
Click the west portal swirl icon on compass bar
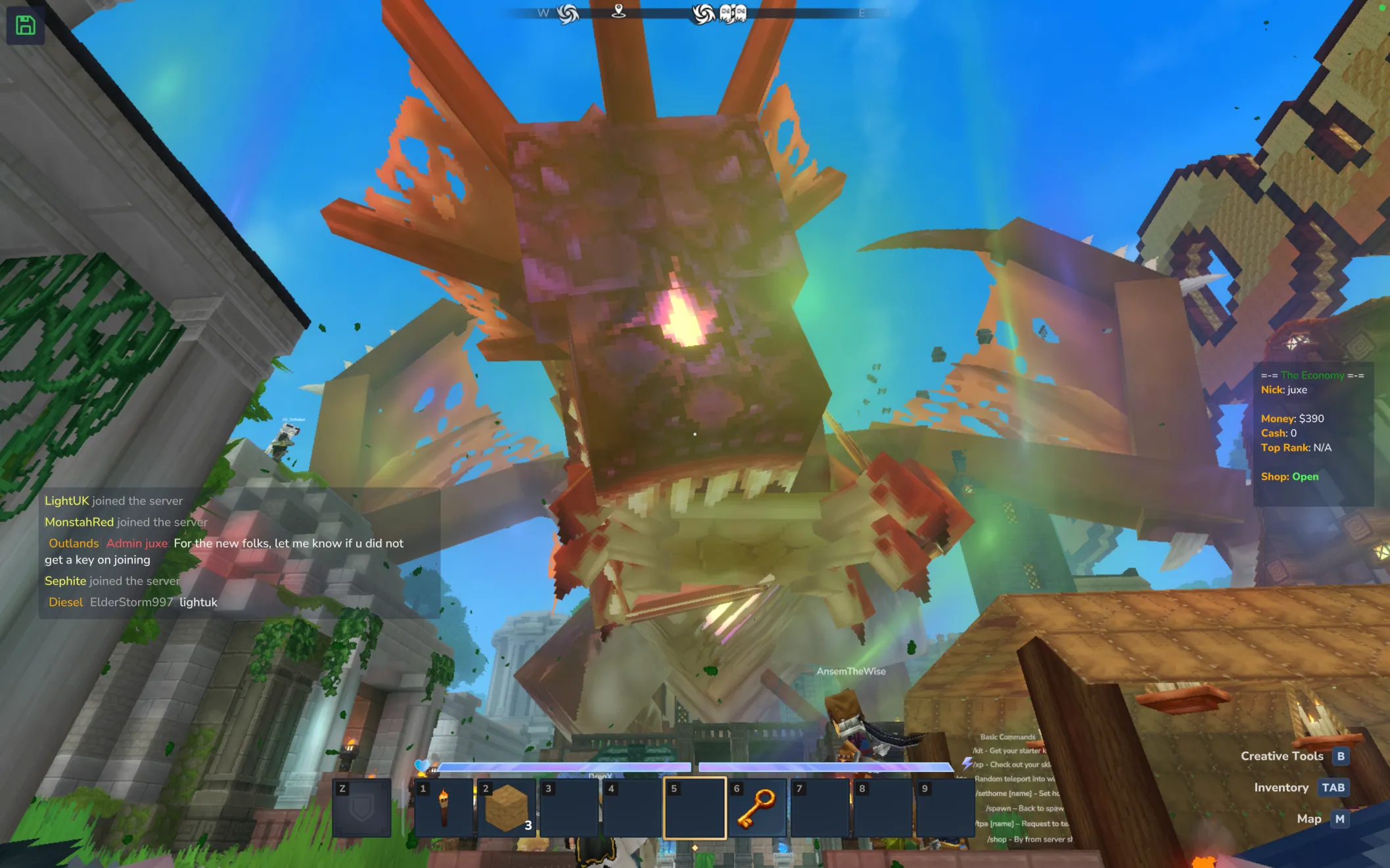[x=567, y=12]
